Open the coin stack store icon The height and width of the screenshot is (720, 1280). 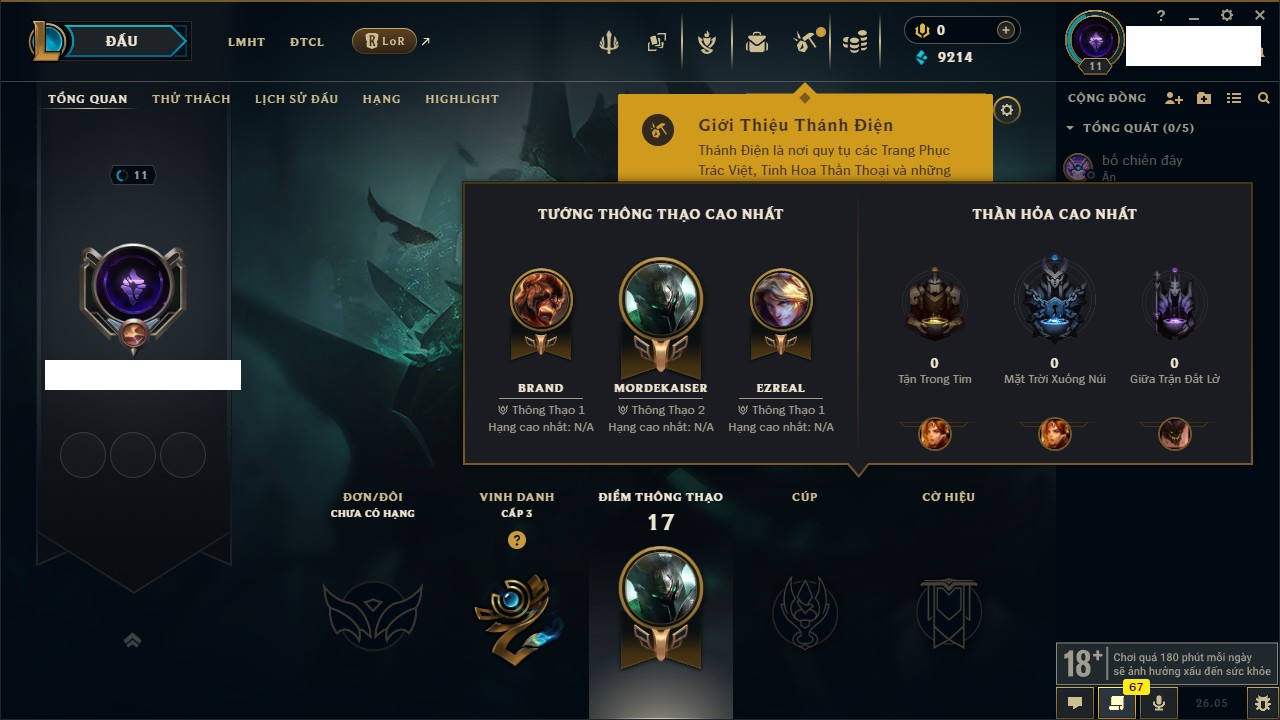pos(854,42)
